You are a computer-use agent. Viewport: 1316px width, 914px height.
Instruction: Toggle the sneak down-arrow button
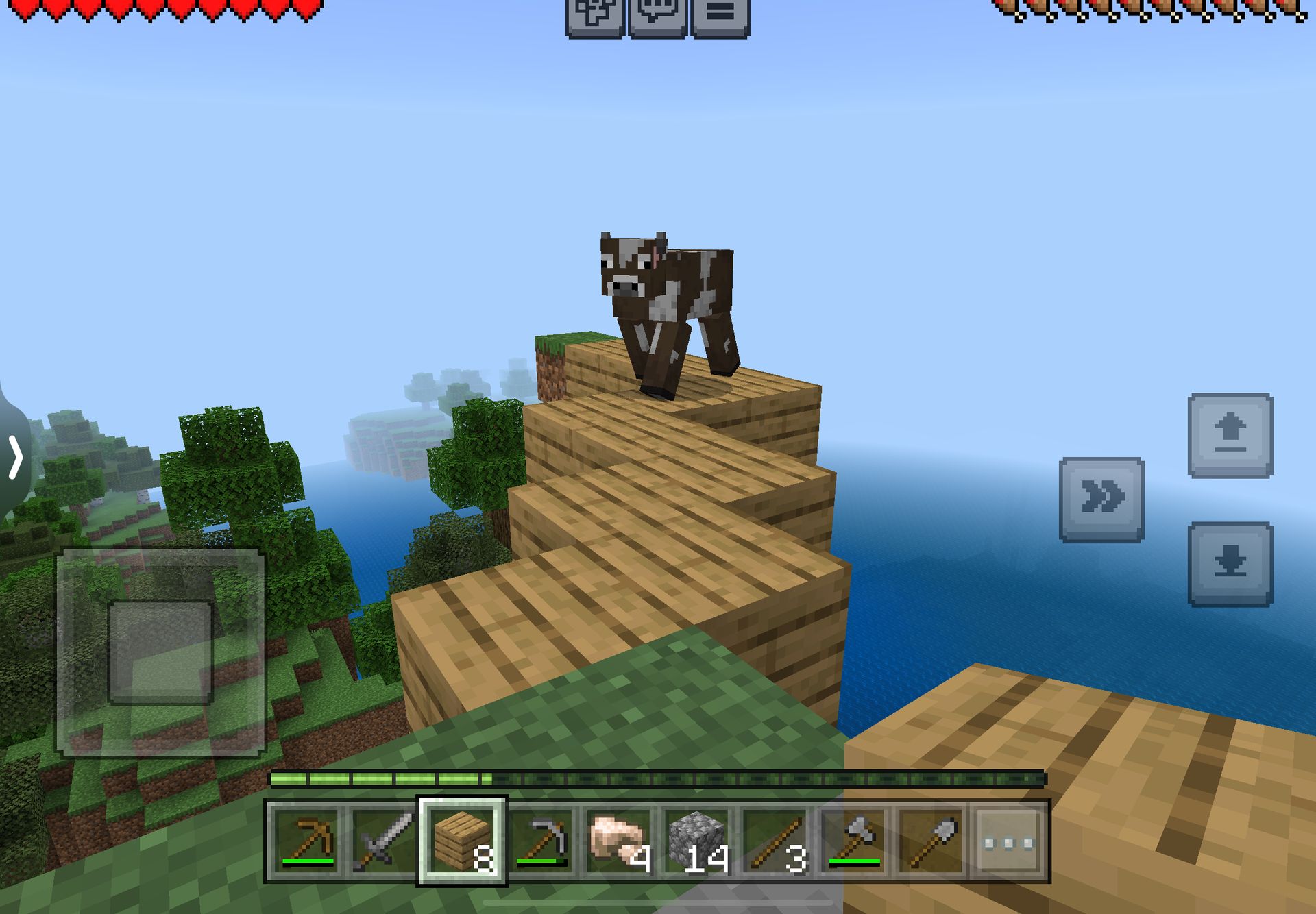[x=1230, y=564]
